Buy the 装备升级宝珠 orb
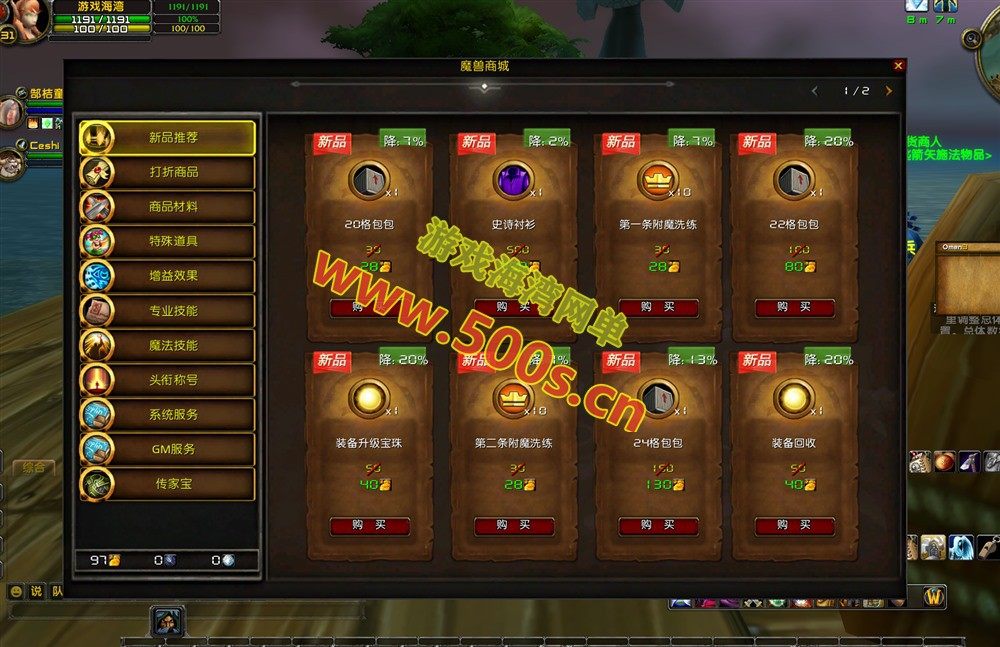This screenshot has width=1000, height=647. pos(369,526)
